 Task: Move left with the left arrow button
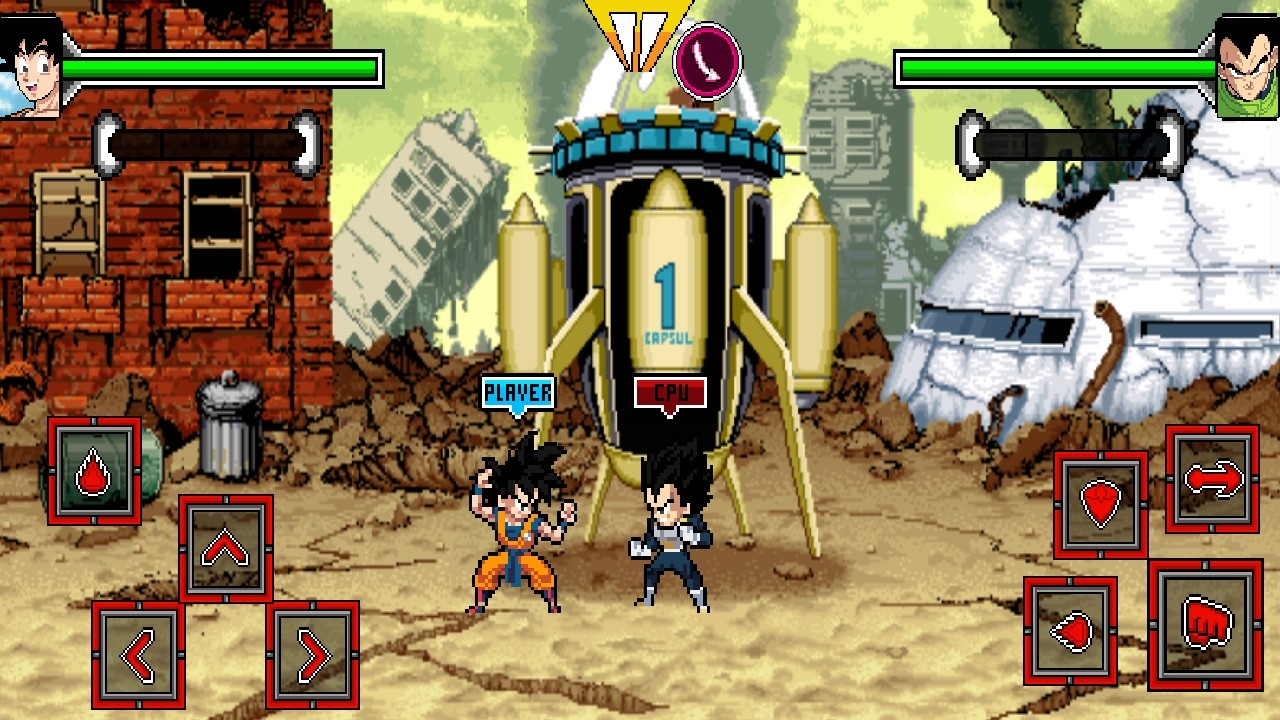click(138, 655)
